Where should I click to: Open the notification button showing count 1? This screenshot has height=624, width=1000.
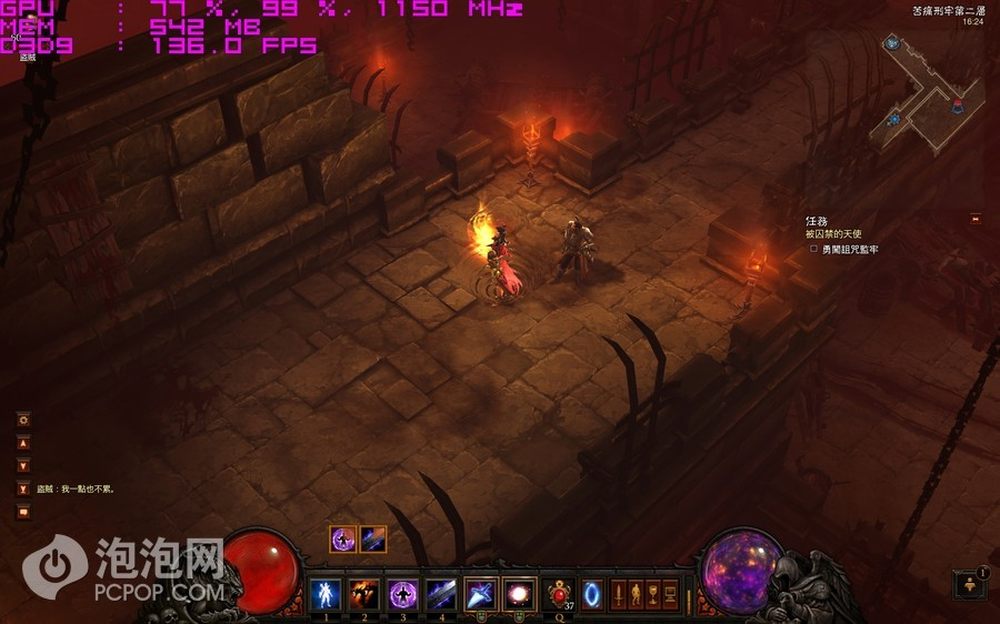point(970,584)
